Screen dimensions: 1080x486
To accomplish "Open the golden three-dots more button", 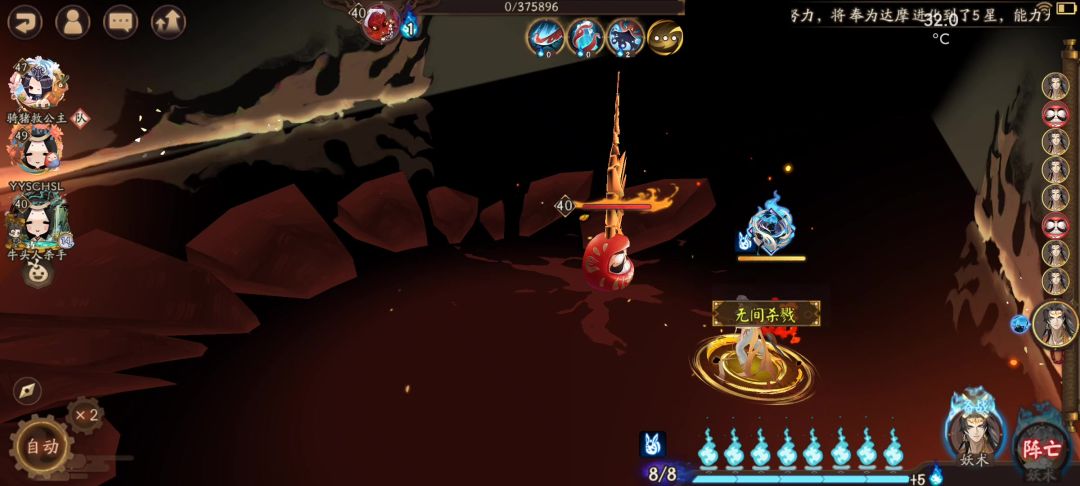I will click(x=665, y=37).
